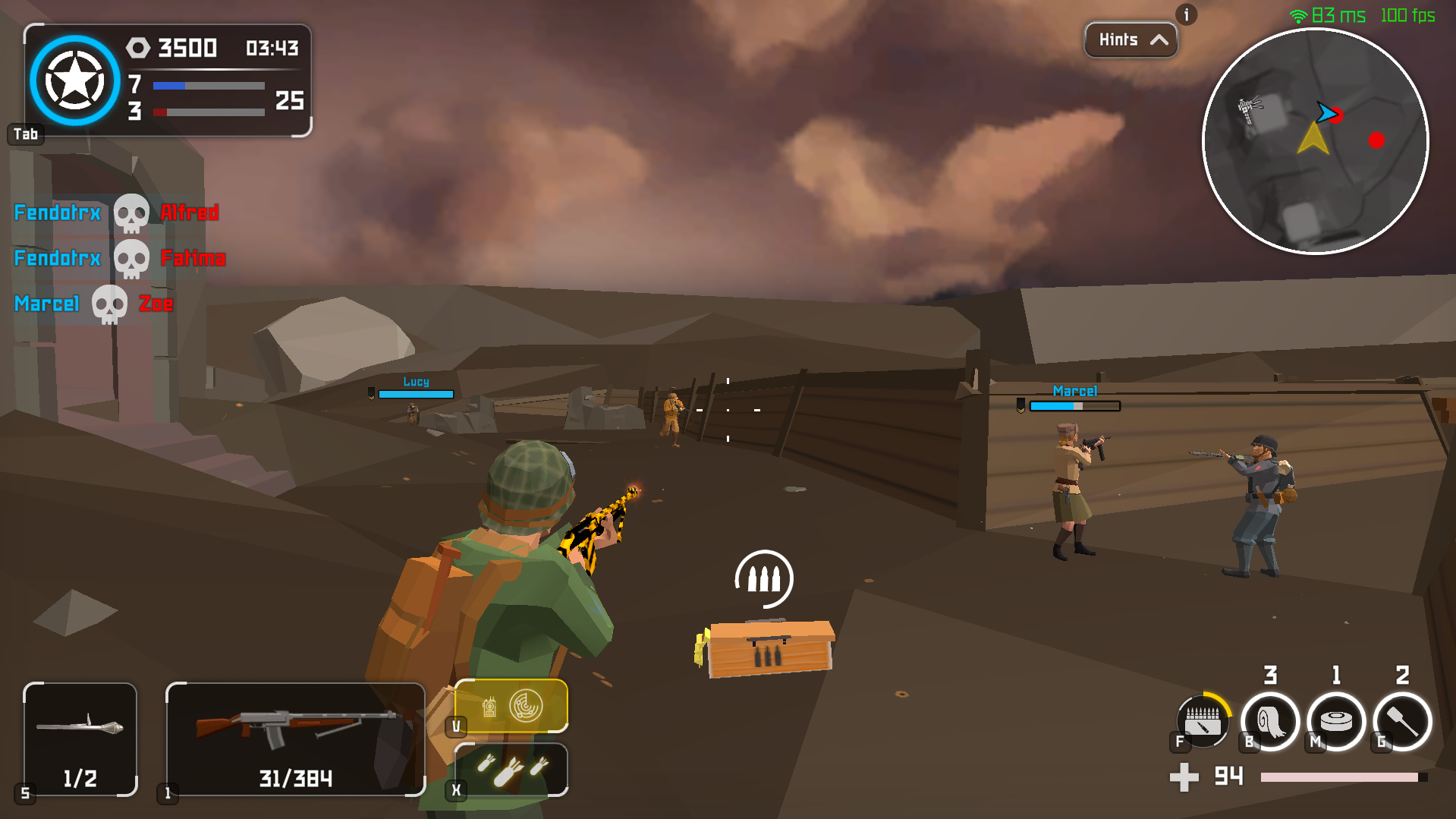Image resolution: width=1456 pixels, height=819 pixels.
Task: Toggle the scoreboard via Tab indicator
Action: click(25, 134)
